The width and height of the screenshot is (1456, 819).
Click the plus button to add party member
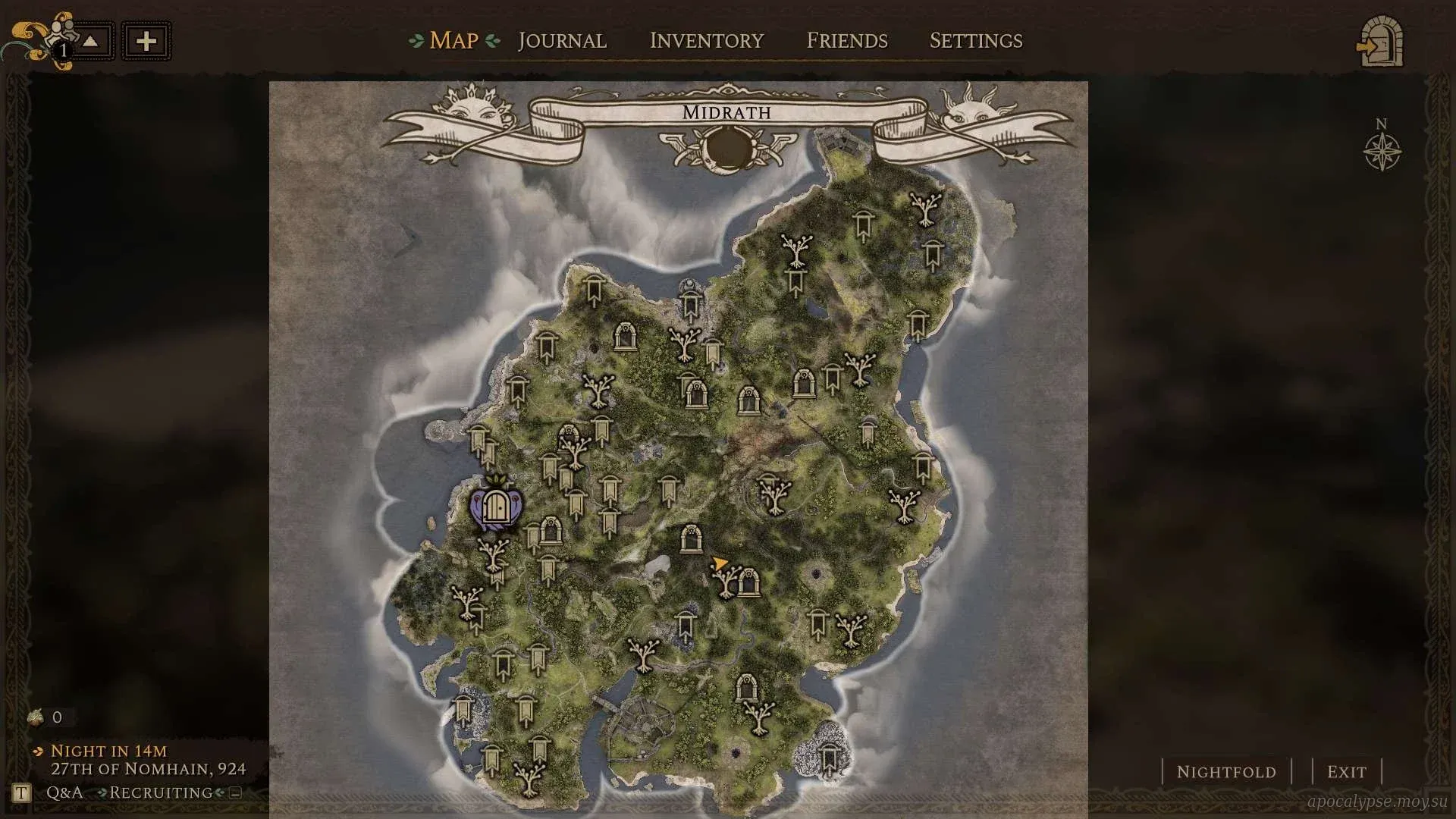click(146, 41)
